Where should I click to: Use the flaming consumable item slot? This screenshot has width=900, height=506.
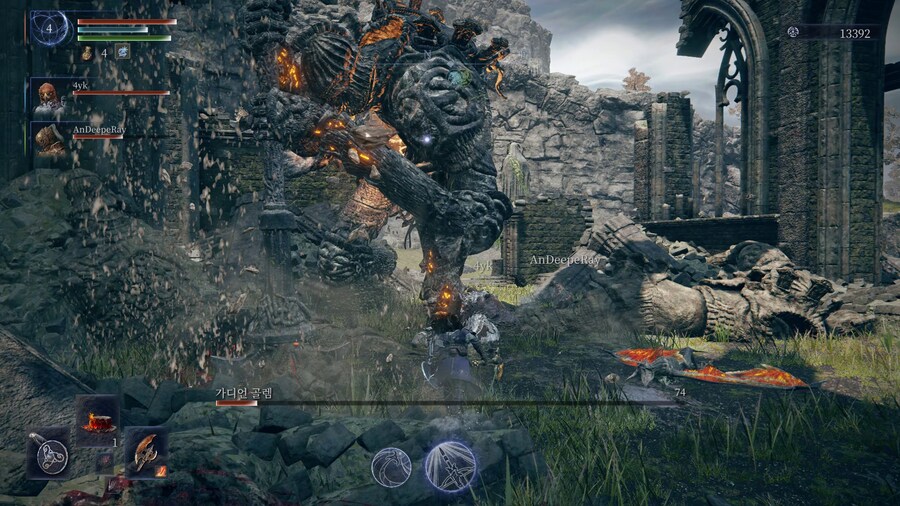tap(98, 420)
